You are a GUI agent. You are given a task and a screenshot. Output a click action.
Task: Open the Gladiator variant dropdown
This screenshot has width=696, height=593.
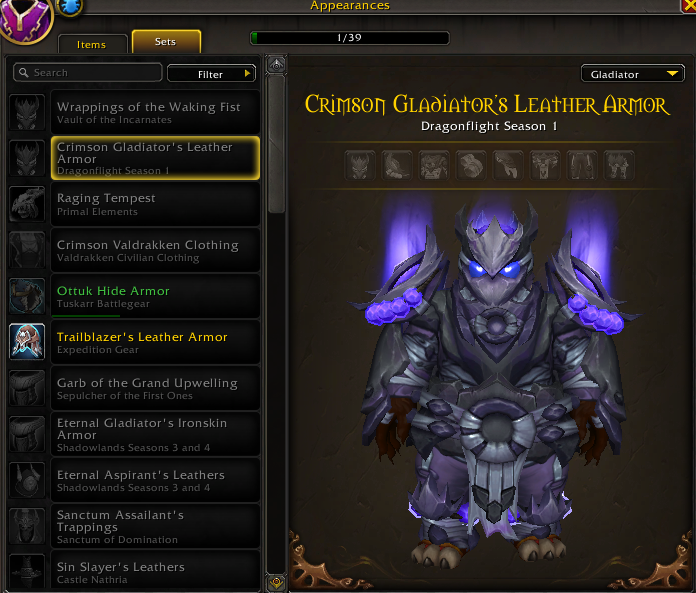pos(633,74)
